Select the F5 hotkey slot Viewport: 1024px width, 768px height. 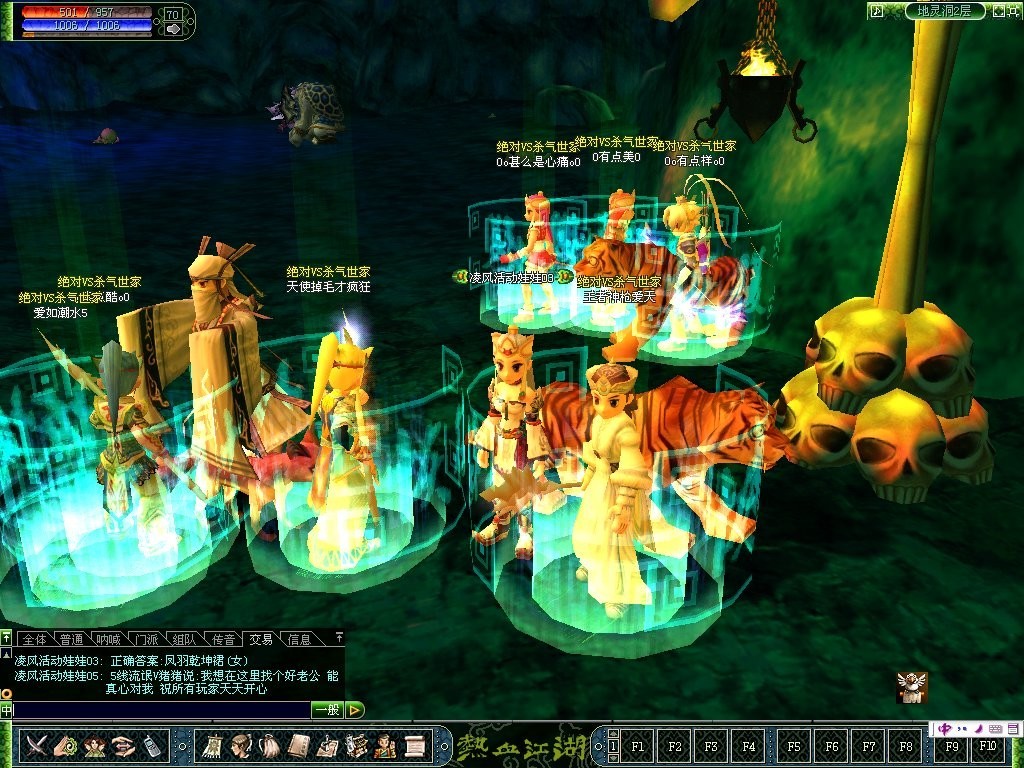coord(794,746)
